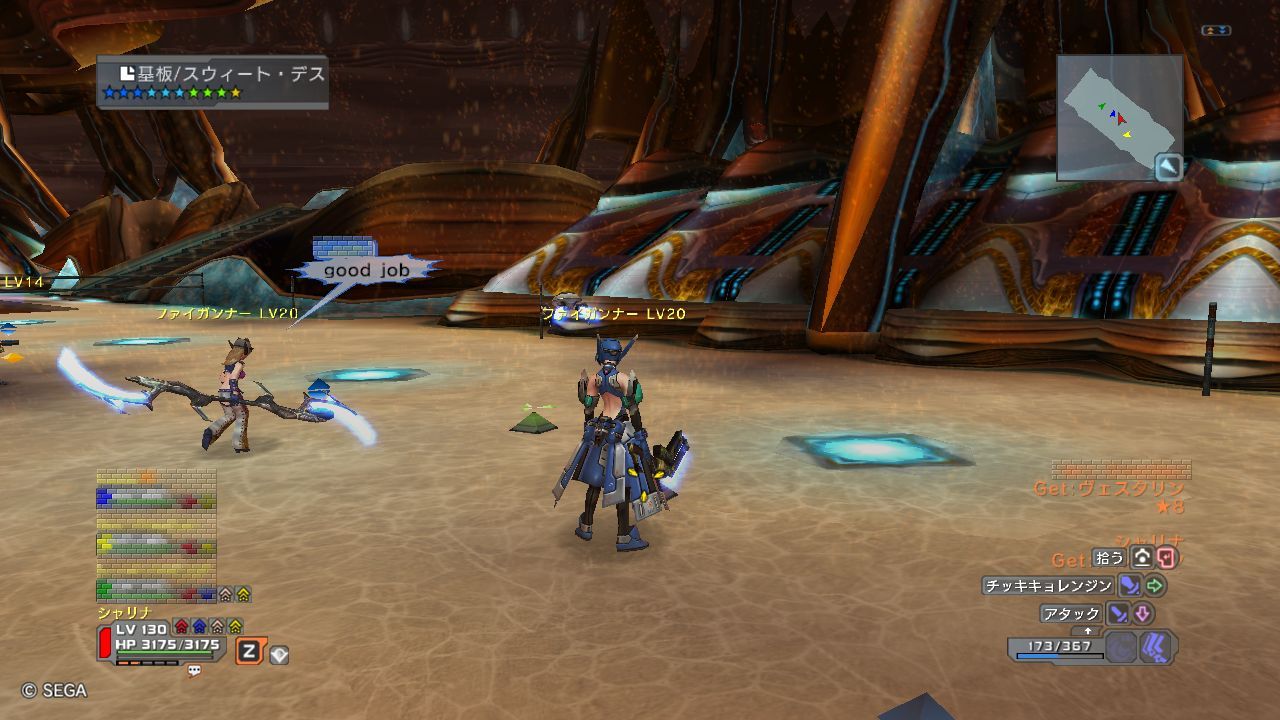This screenshot has width=1280, height=720.
Task: Select the Attack (アタック) action label
Action: click(1071, 614)
